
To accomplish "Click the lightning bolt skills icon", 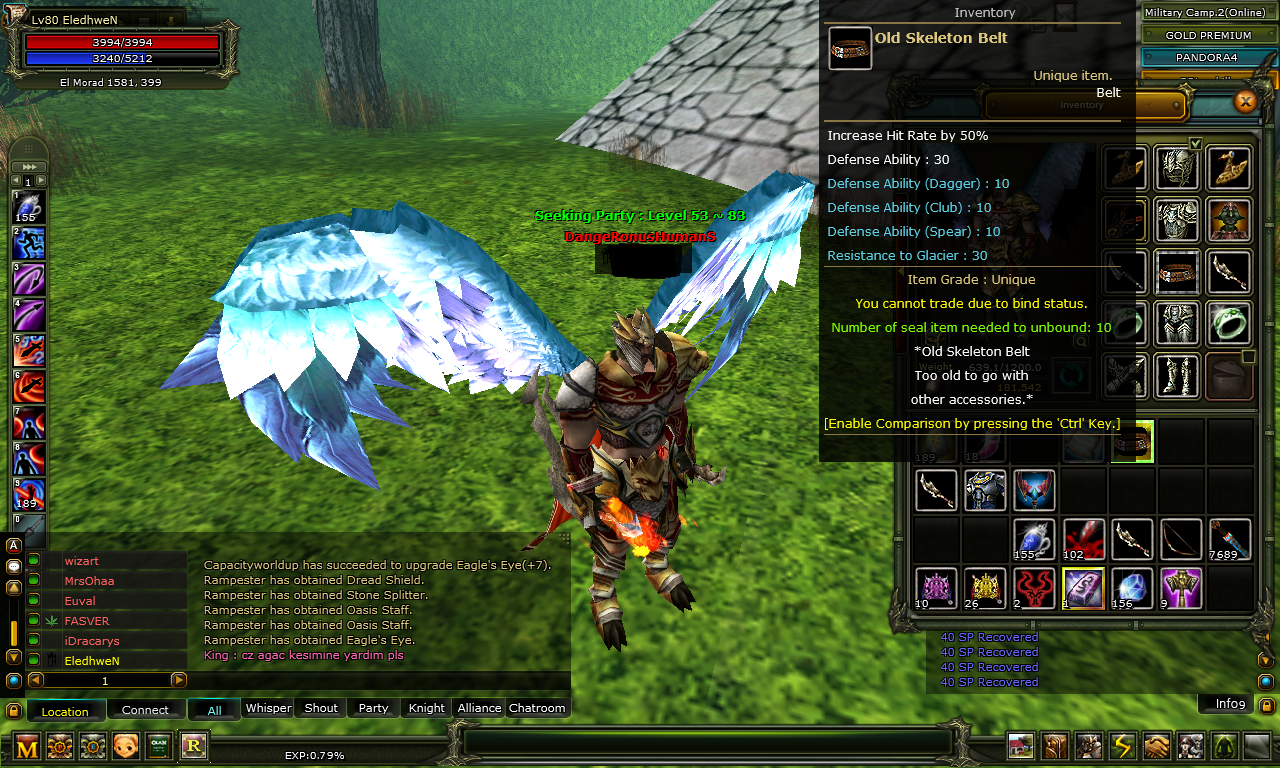I will [1121, 746].
